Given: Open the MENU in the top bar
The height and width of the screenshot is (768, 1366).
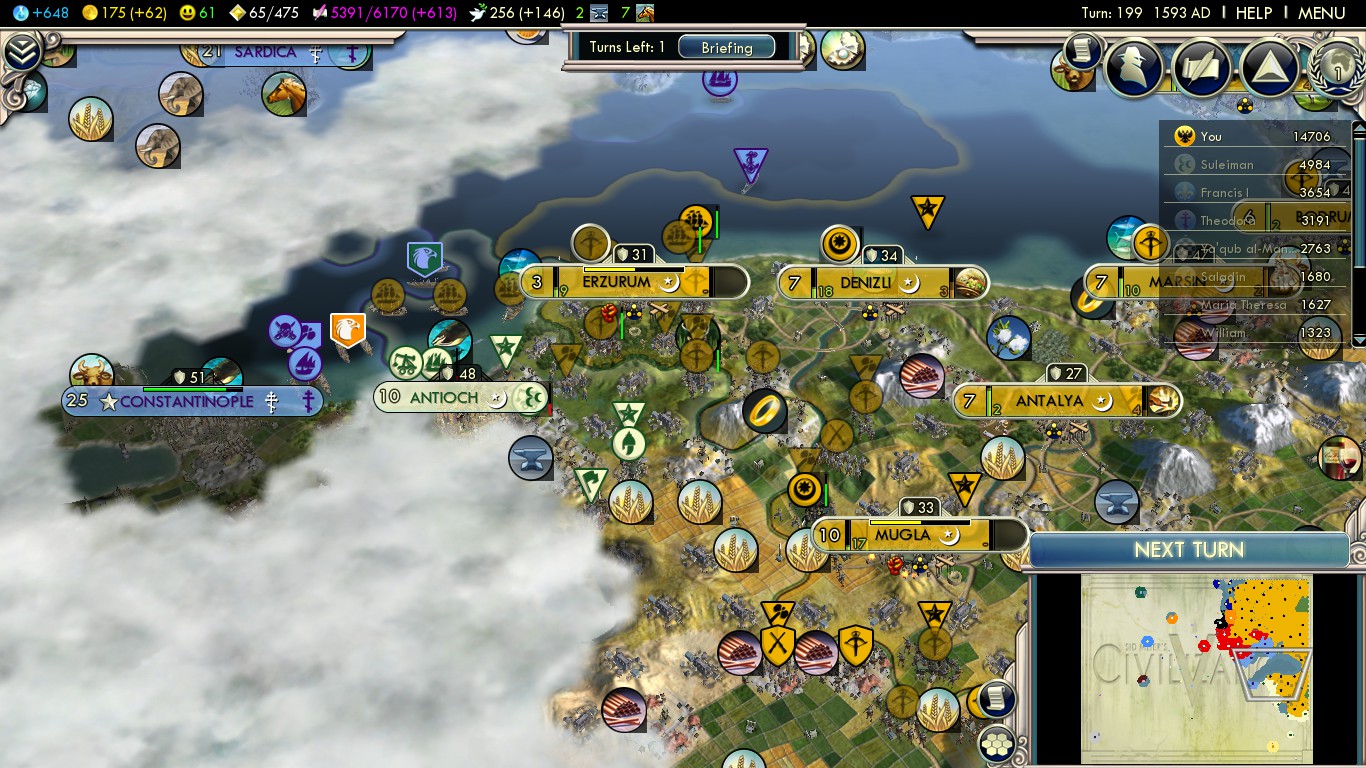Looking at the screenshot, I should [1321, 13].
